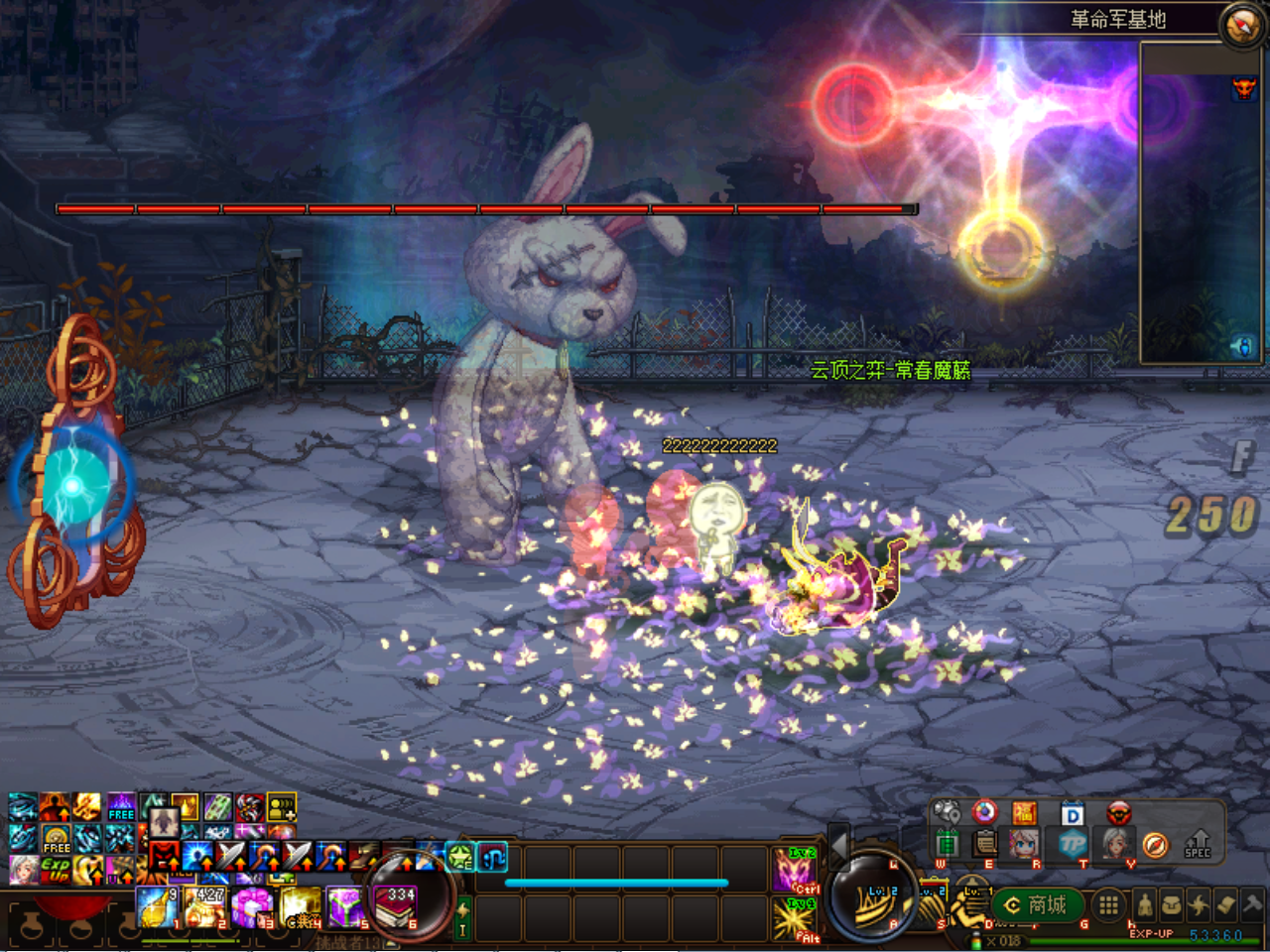Activate the yellow burst skill bound to Alt
This screenshot has width=1270, height=952.
795,918
